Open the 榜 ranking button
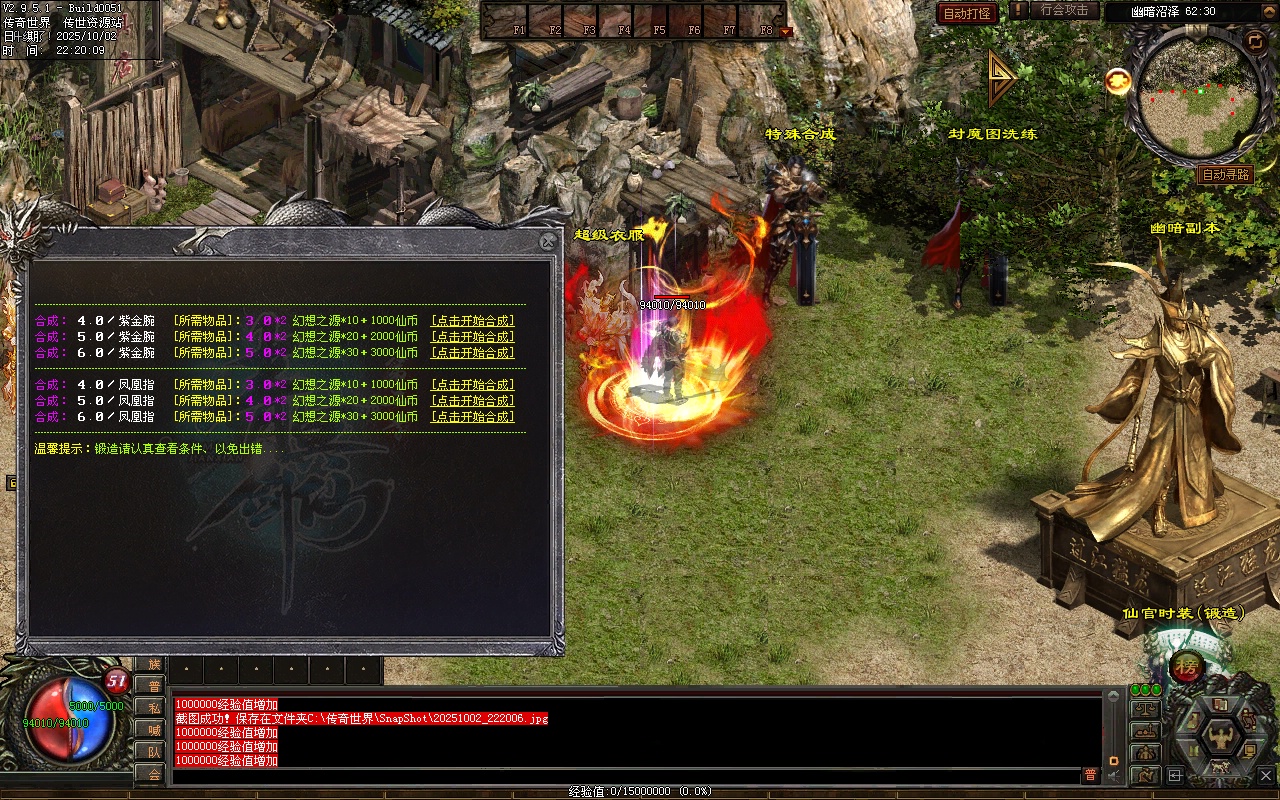The width and height of the screenshot is (1280, 800). coord(1187,667)
